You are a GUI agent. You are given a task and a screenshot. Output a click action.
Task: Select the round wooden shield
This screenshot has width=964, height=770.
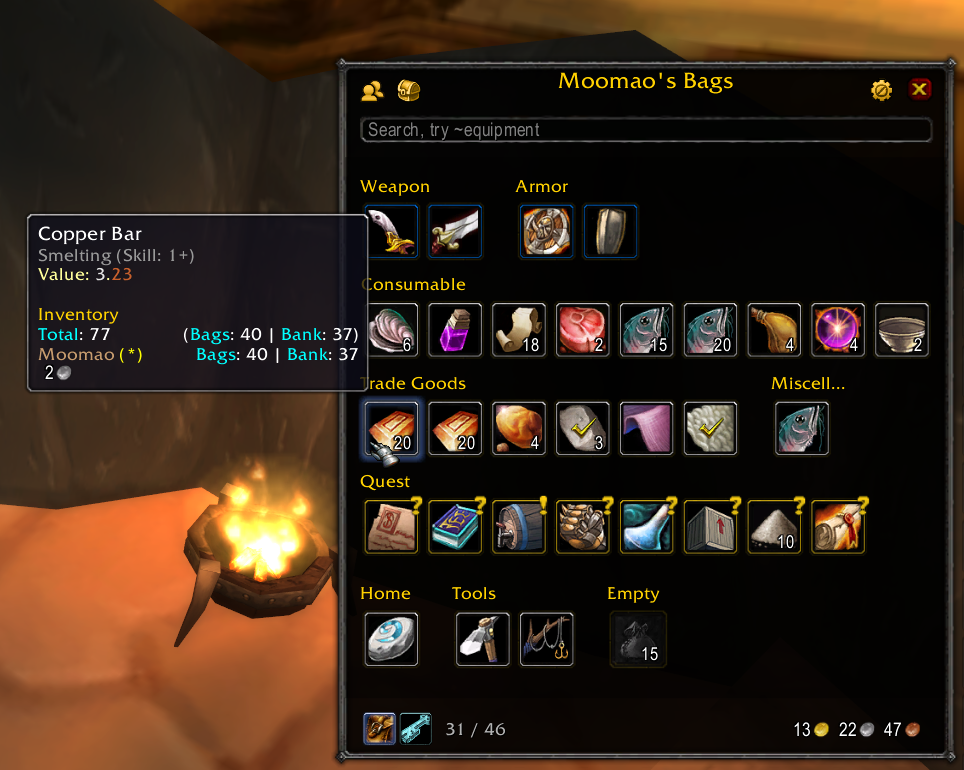coord(547,231)
